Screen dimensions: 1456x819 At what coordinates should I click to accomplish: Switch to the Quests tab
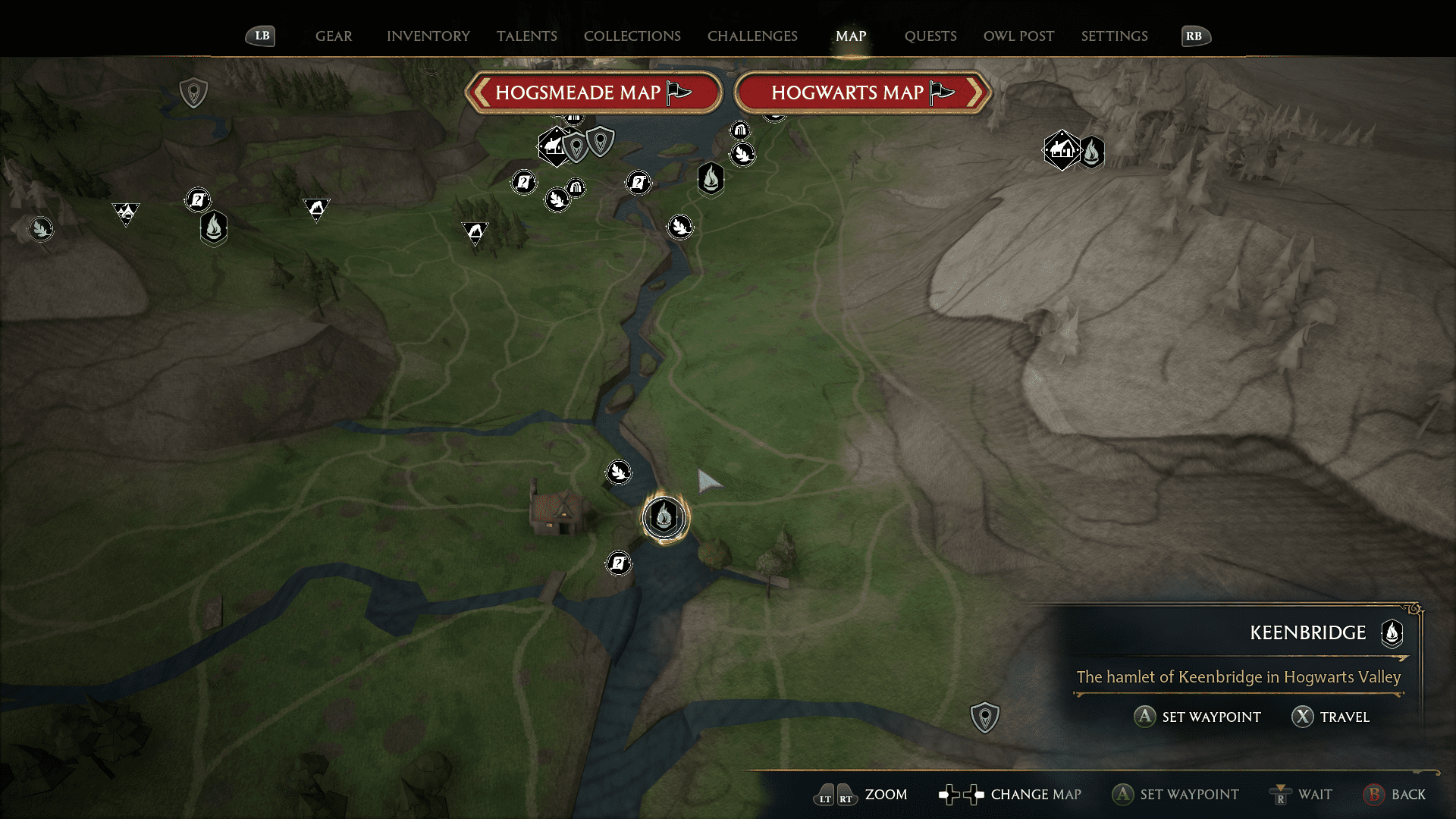tap(930, 36)
